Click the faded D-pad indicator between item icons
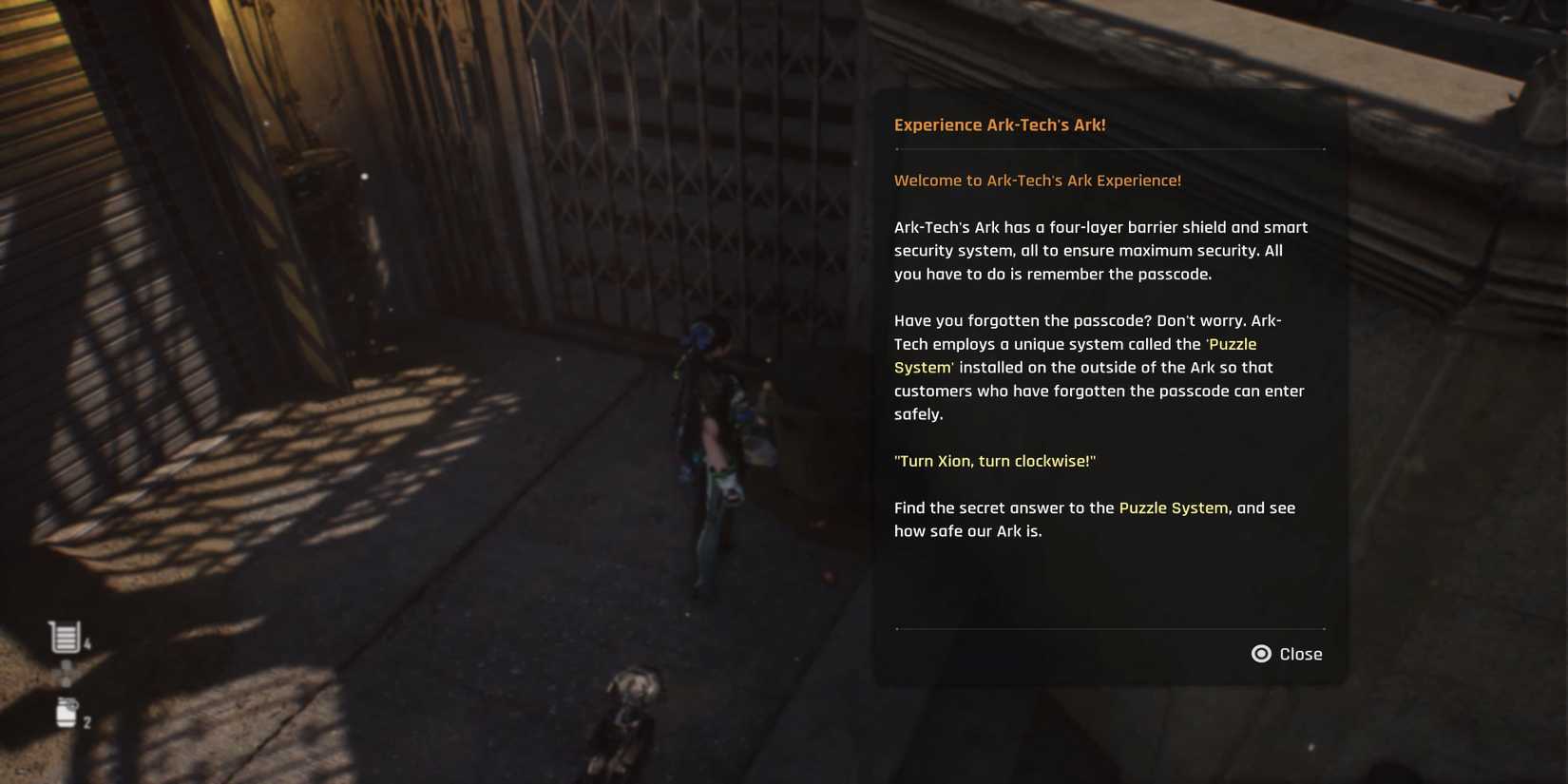This screenshot has width=1568, height=784. [x=65, y=673]
